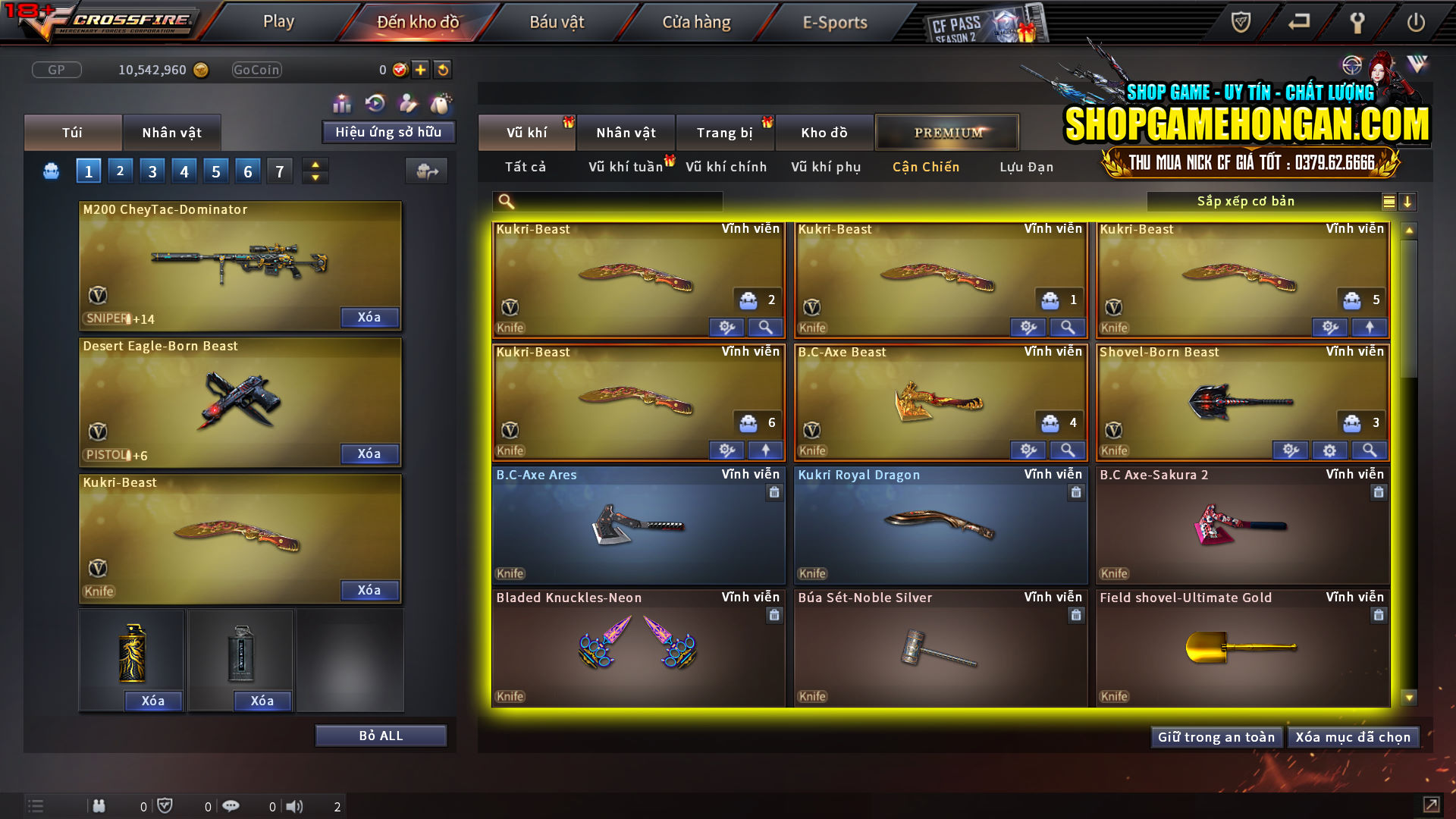1456x819 pixels.
Task: Click the item transfer icon above the inventory list
Action: click(426, 171)
